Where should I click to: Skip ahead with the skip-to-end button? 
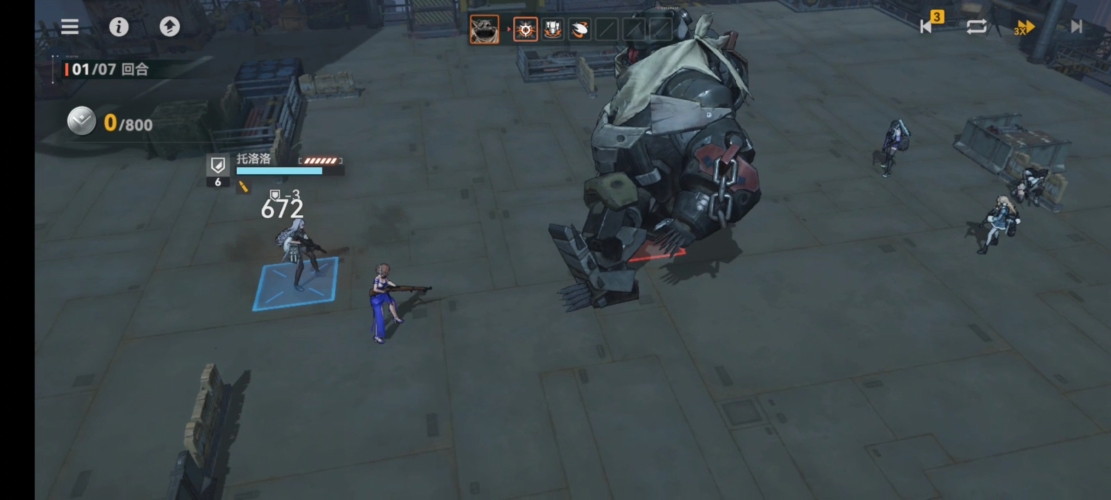1076,27
